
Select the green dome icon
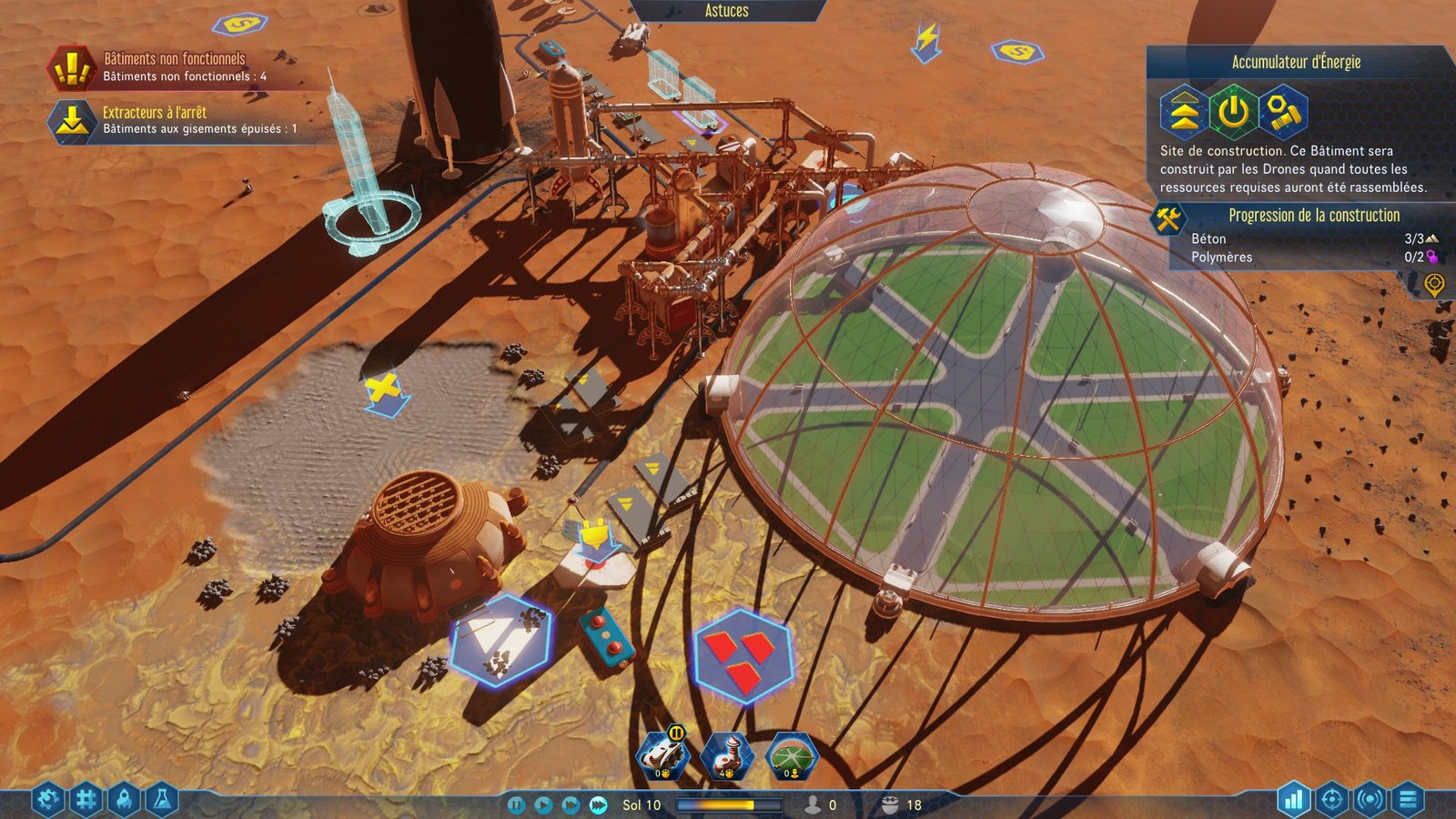(792, 755)
